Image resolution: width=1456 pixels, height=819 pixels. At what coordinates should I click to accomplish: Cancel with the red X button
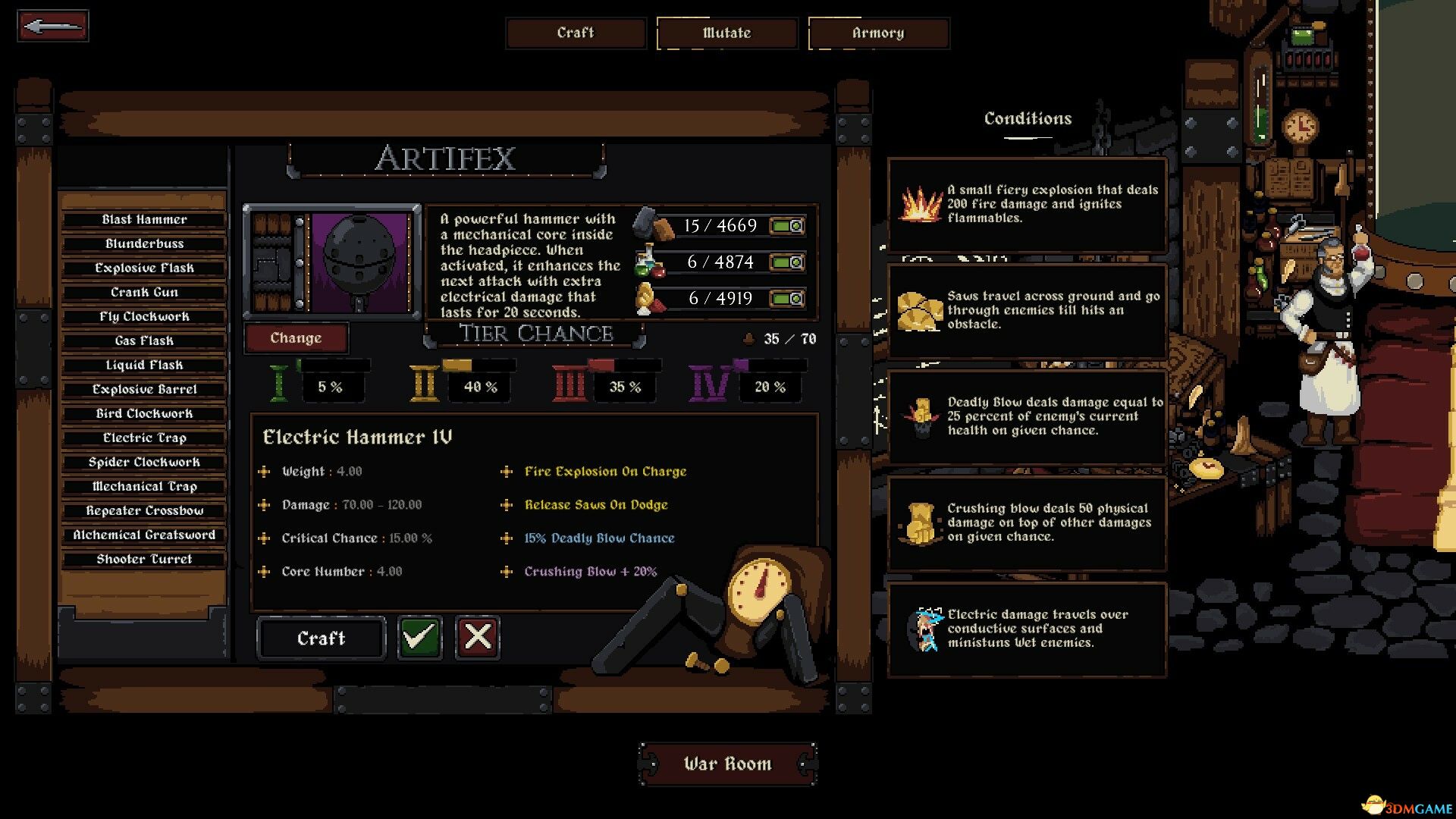click(477, 637)
